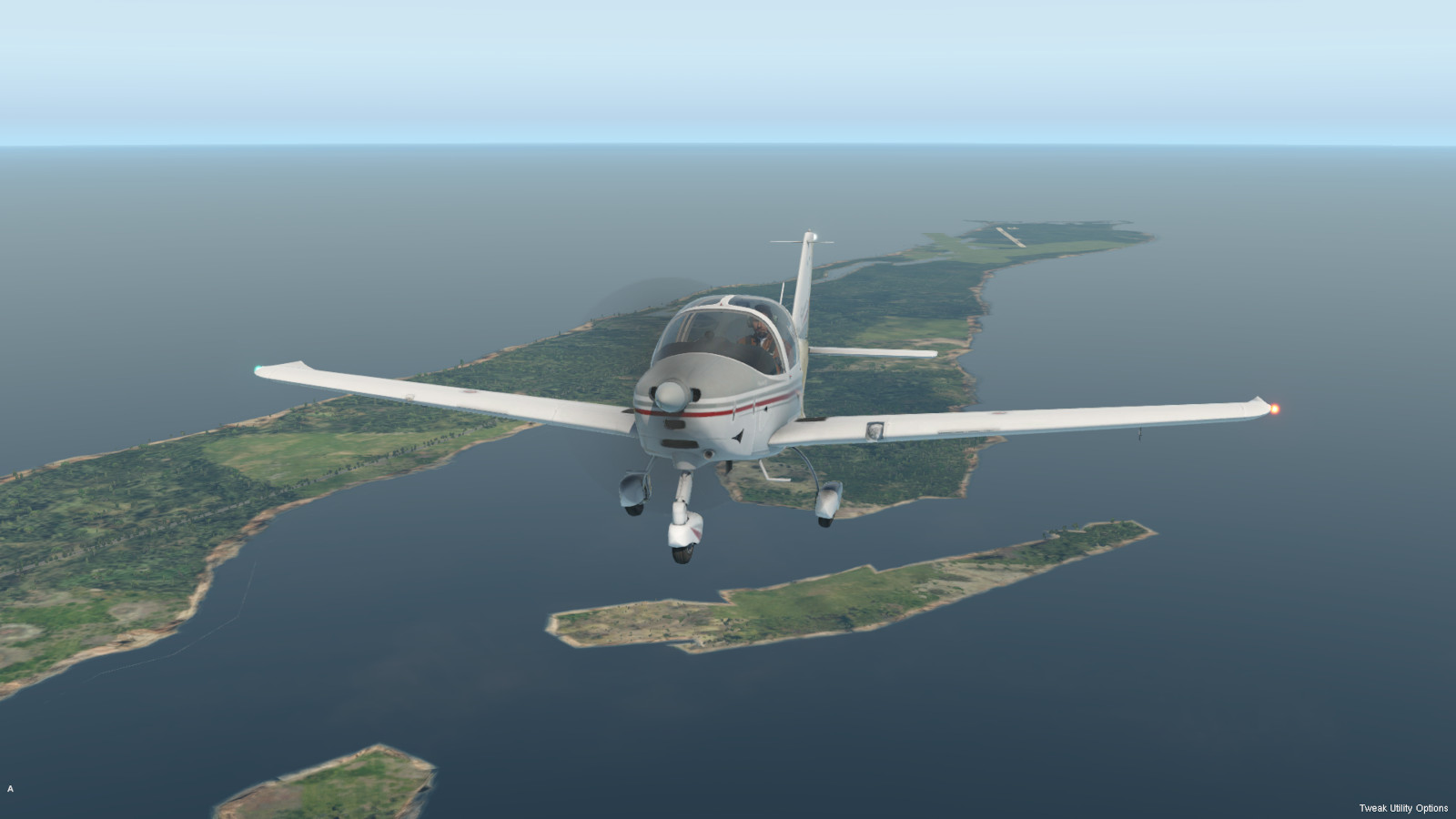Open the Tweak Utility Options label
Viewport: 1456px width, 819px height.
point(1402,808)
